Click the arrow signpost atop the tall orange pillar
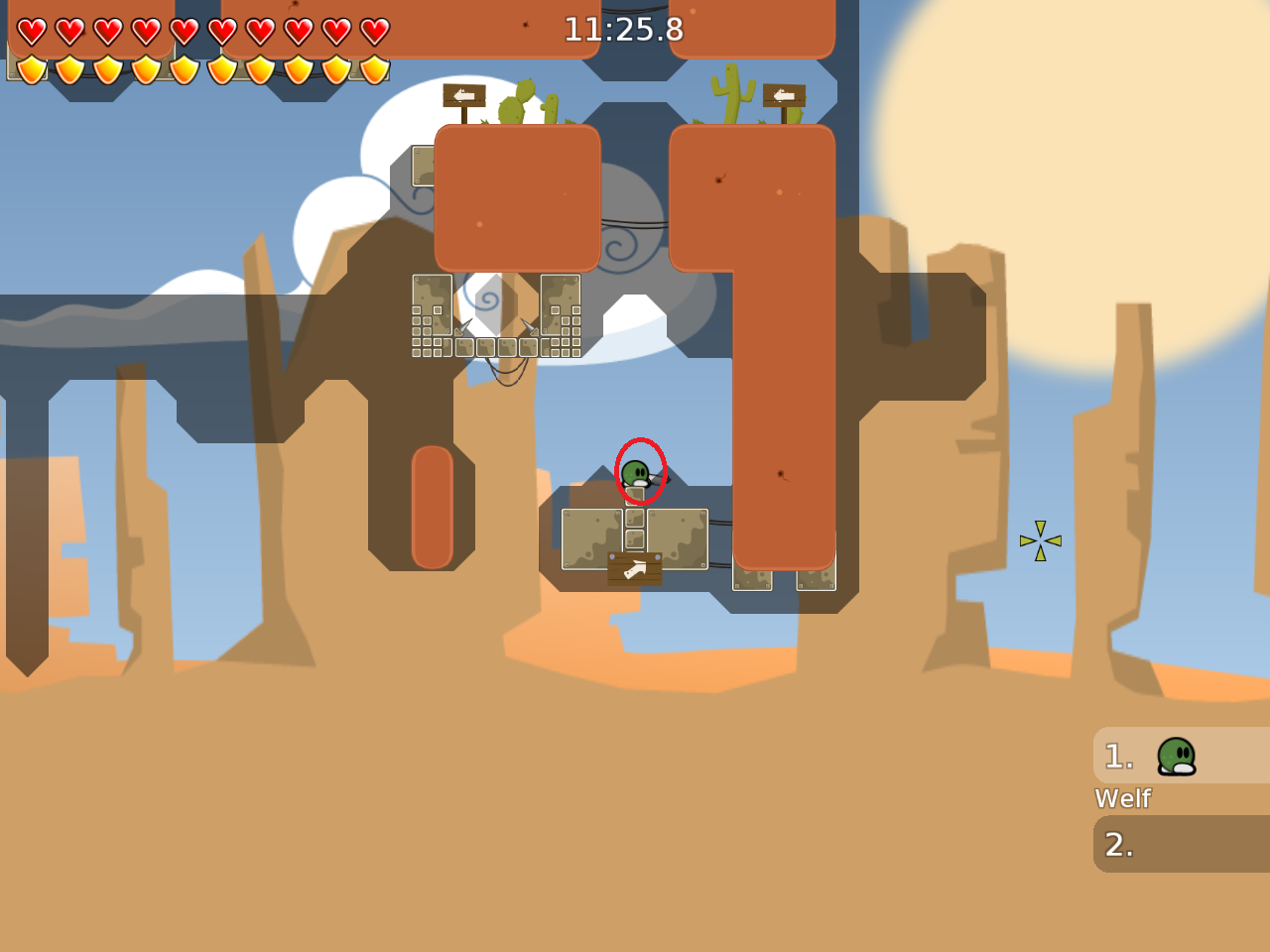The height and width of the screenshot is (952, 1270). (x=783, y=97)
